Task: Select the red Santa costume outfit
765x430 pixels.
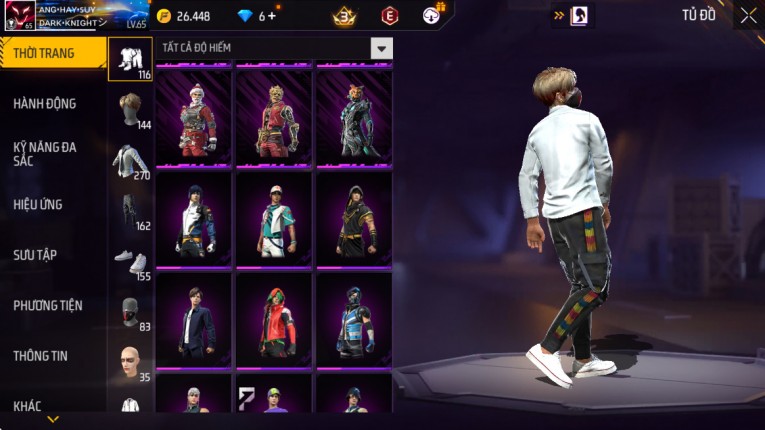Action: (194, 116)
